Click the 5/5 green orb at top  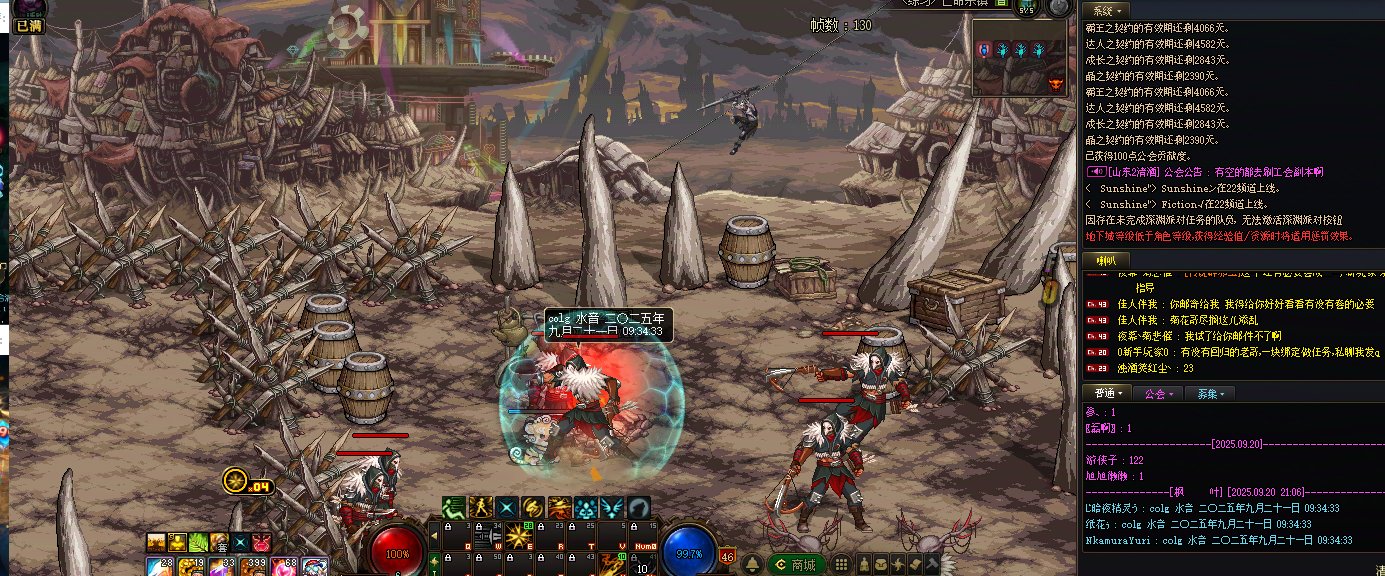coord(1027,7)
